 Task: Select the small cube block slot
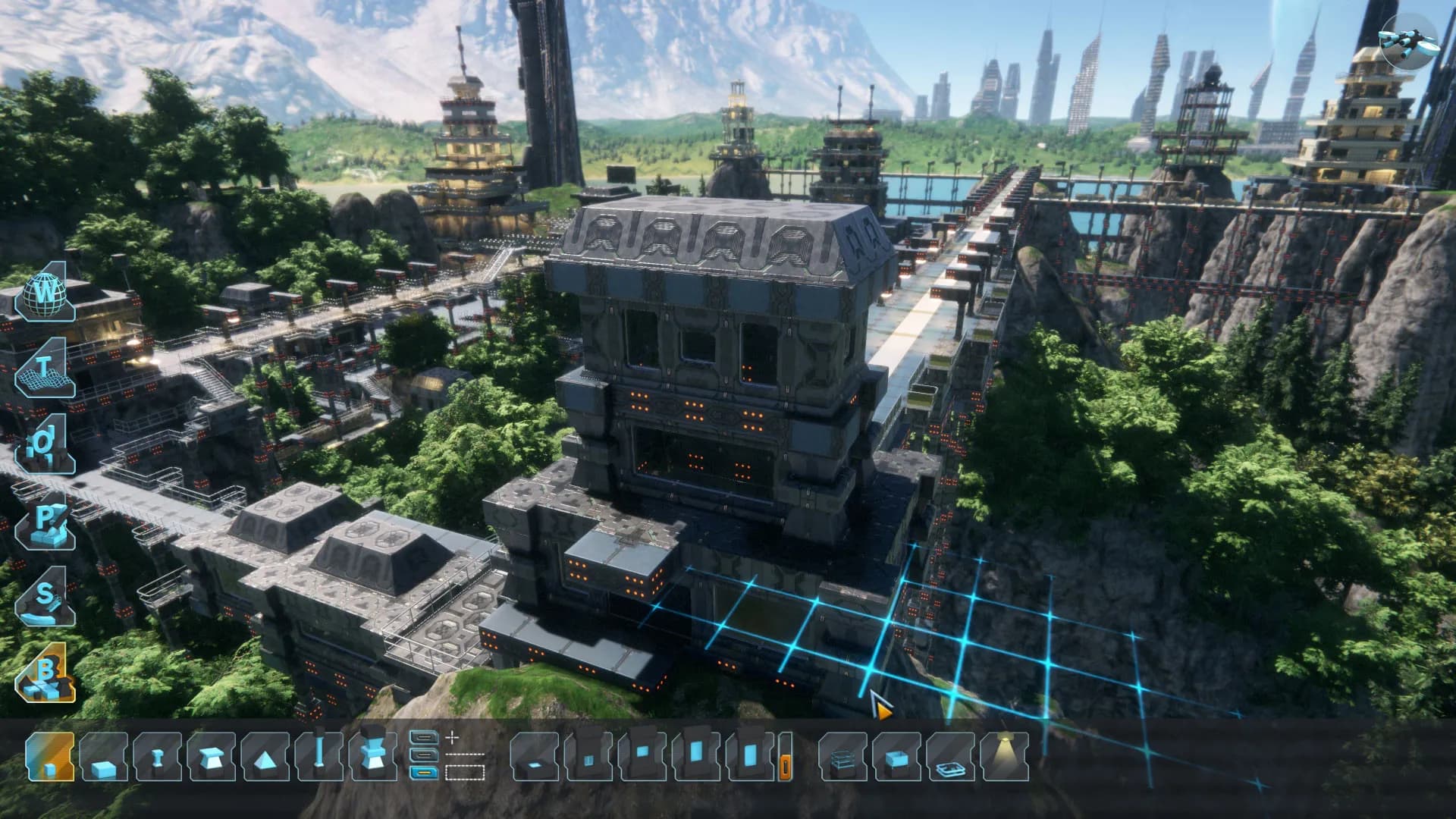coord(50,756)
